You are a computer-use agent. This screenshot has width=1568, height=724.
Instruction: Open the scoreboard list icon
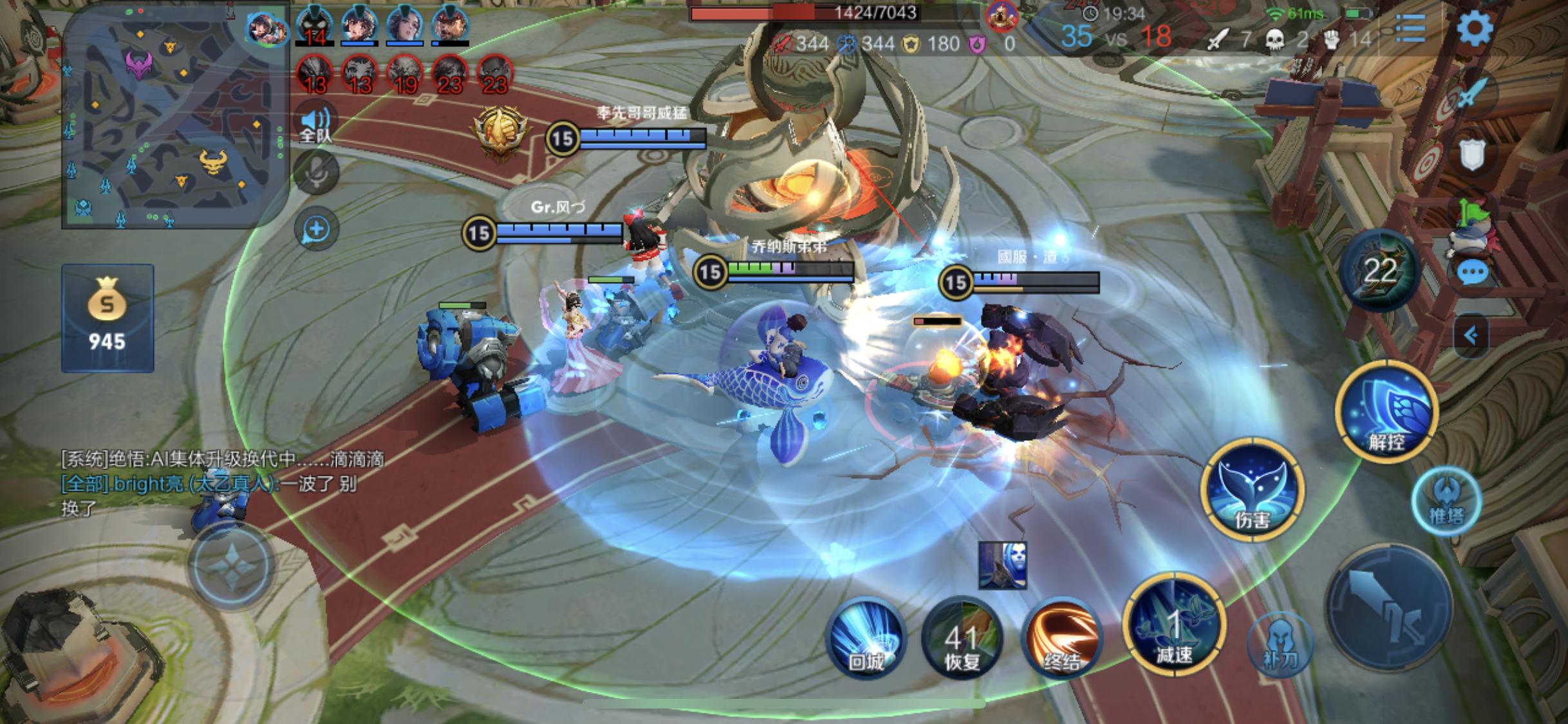click(x=1410, y=28)
